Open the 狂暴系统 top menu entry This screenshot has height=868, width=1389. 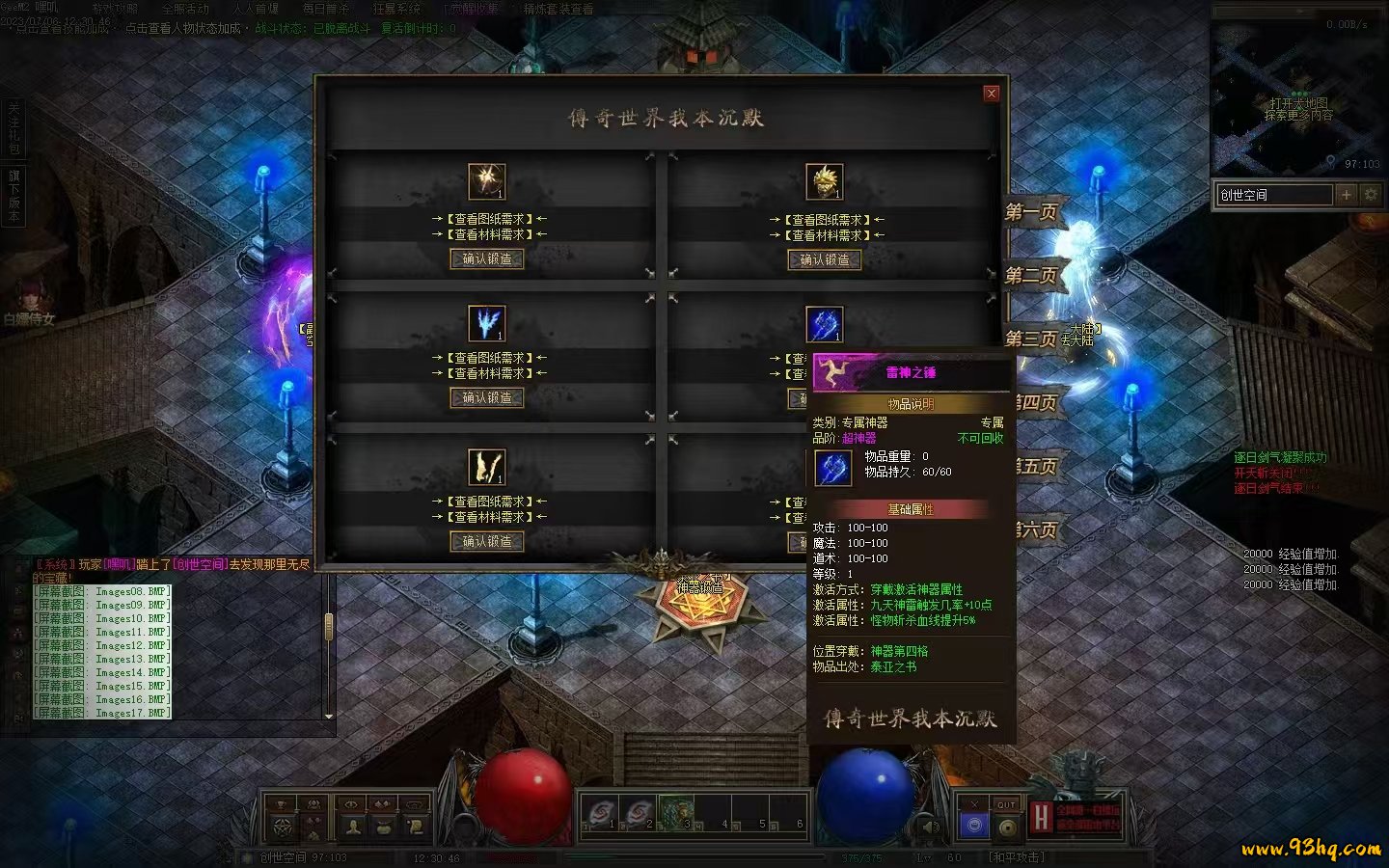coord(396,9)
